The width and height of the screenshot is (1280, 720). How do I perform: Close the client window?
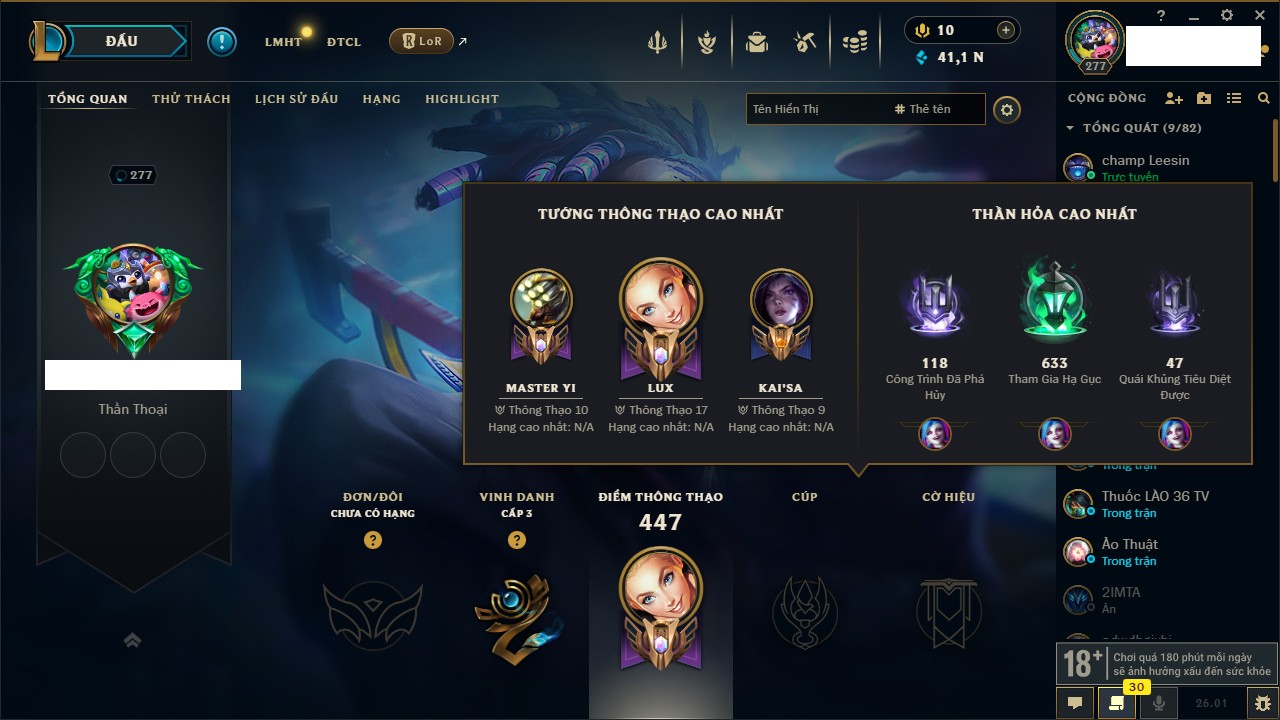pos(1259,15)
